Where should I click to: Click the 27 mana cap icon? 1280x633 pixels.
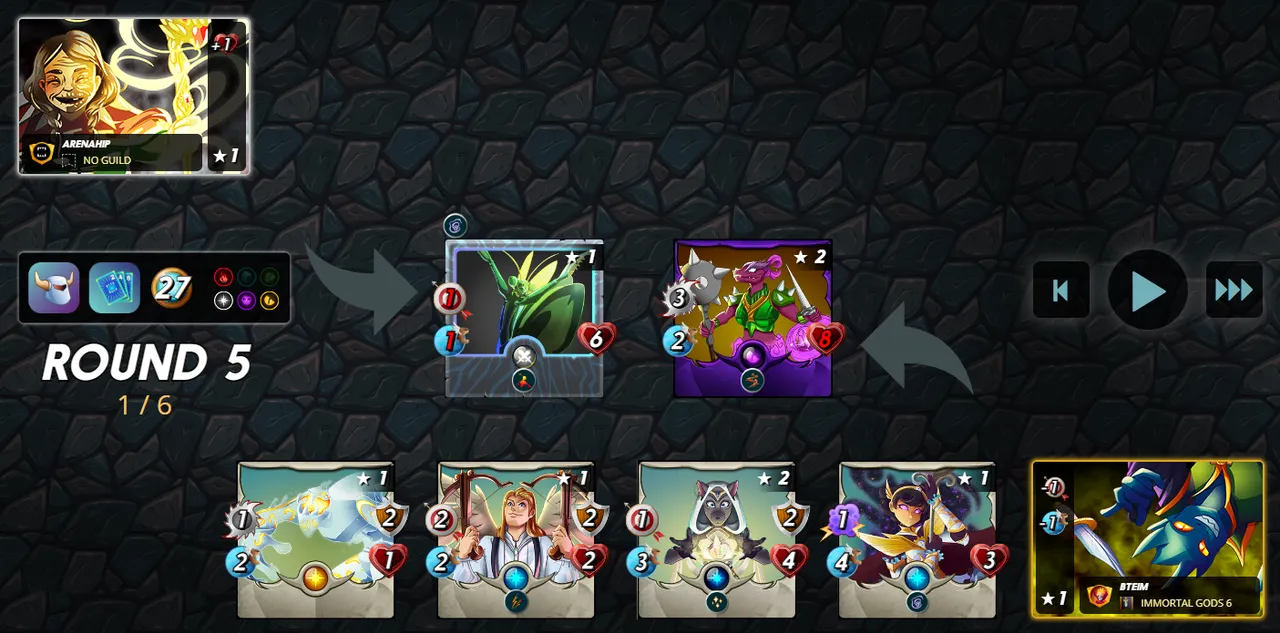point(172,288)
